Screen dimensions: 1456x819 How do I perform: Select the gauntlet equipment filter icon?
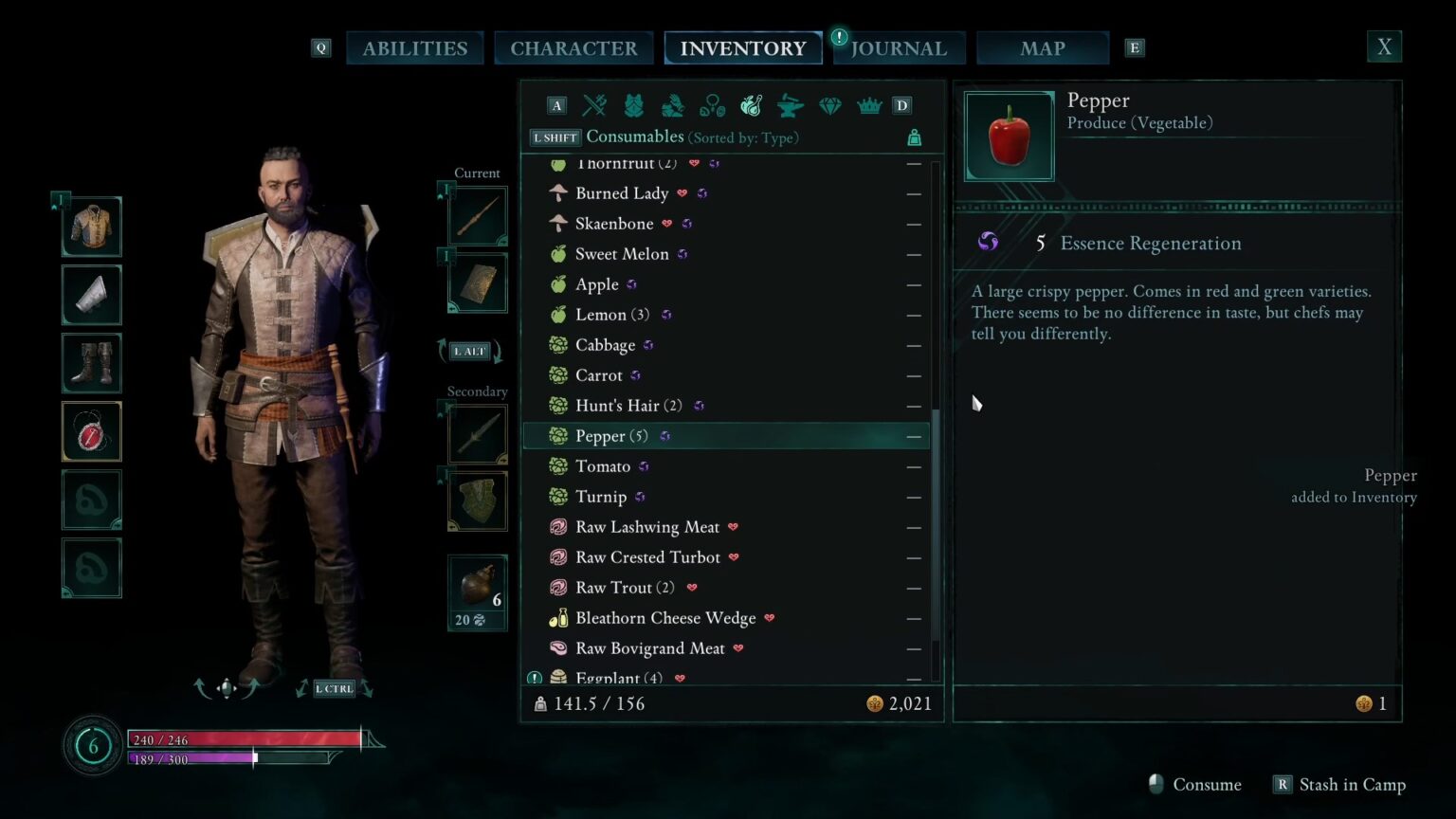672,105
